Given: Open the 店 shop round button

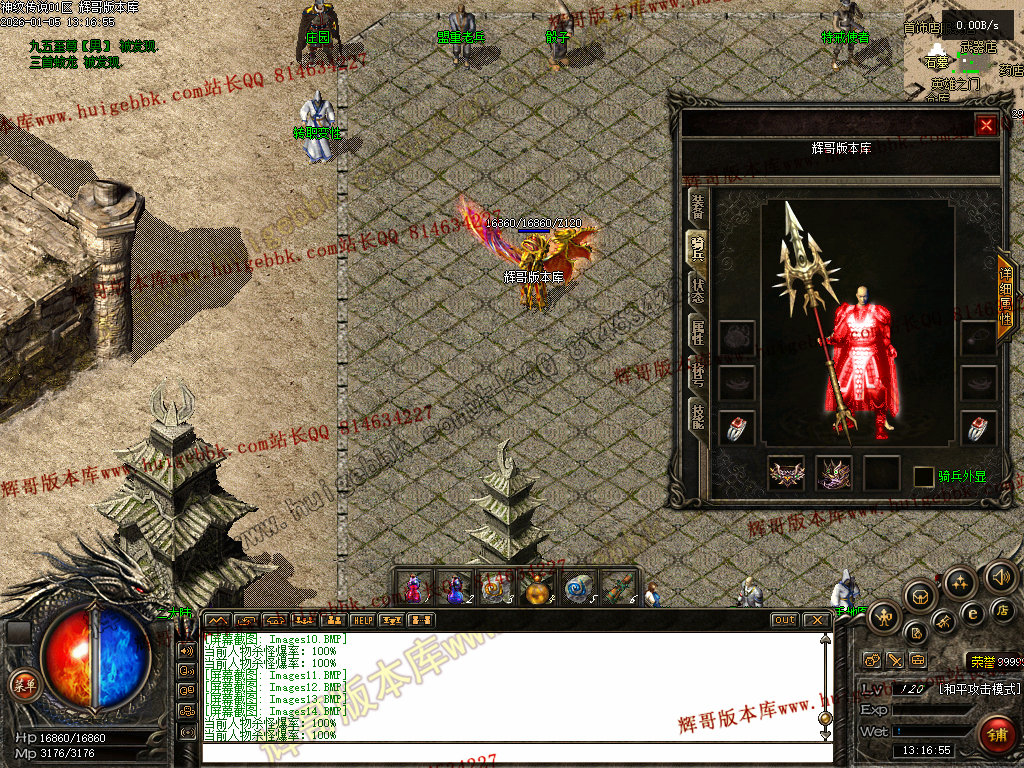Looking at the screenshot, I should (1004, 609).
